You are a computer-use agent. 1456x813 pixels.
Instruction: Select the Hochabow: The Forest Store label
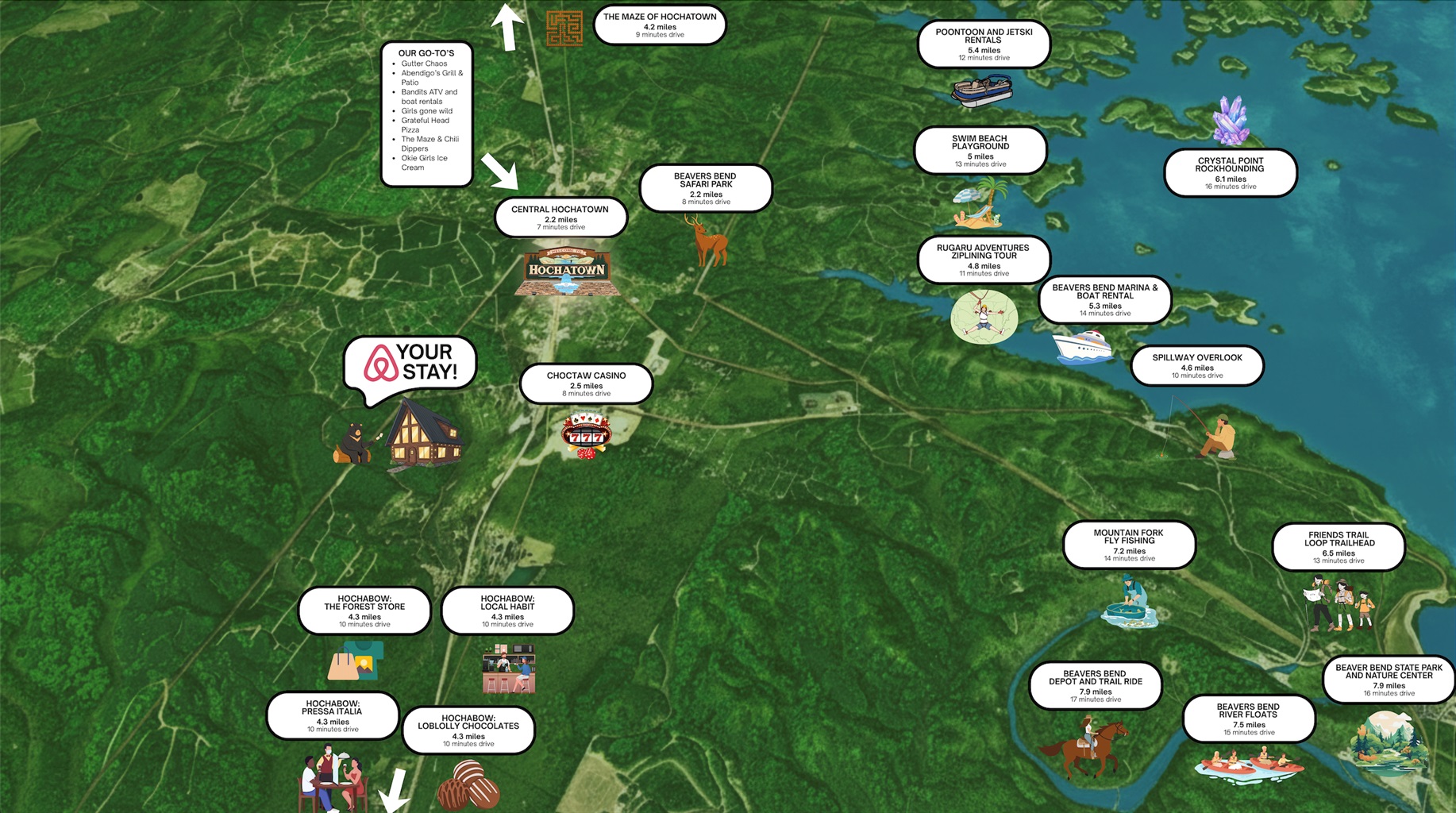365,611
